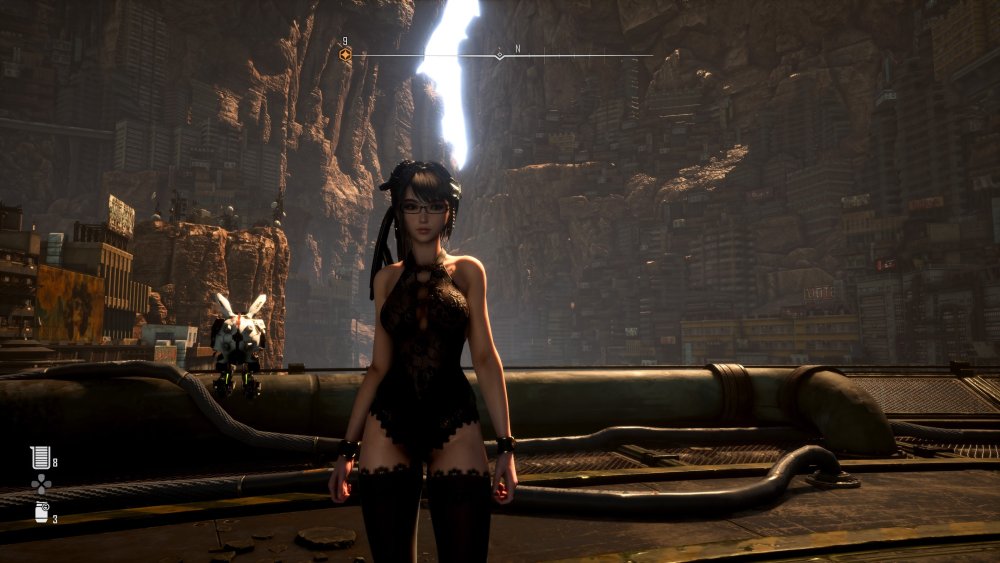Image resolution: width=1000 pixels, height=563 pixels.
Task: Click the compass bar's north indicator
Action: 517,48
